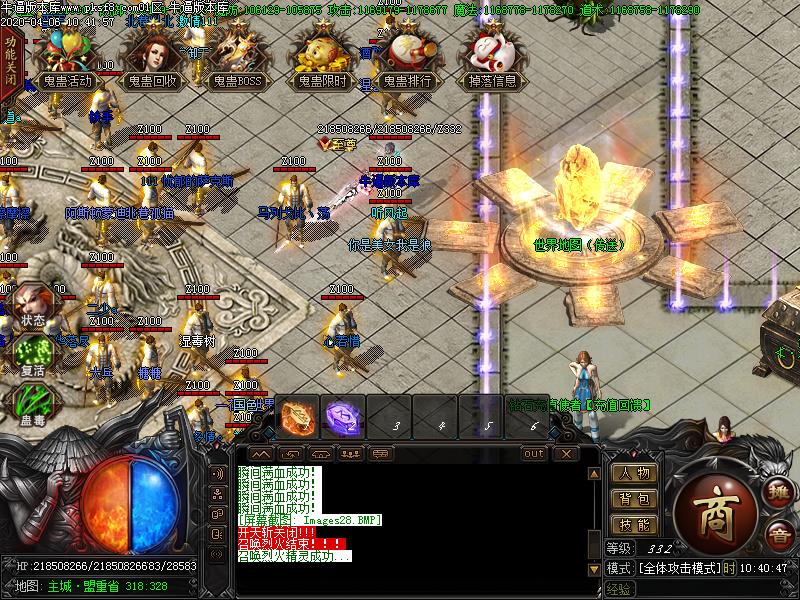
Task: Activate the 蛊毒 poison skill icon
Action: [x=32, y=407]
